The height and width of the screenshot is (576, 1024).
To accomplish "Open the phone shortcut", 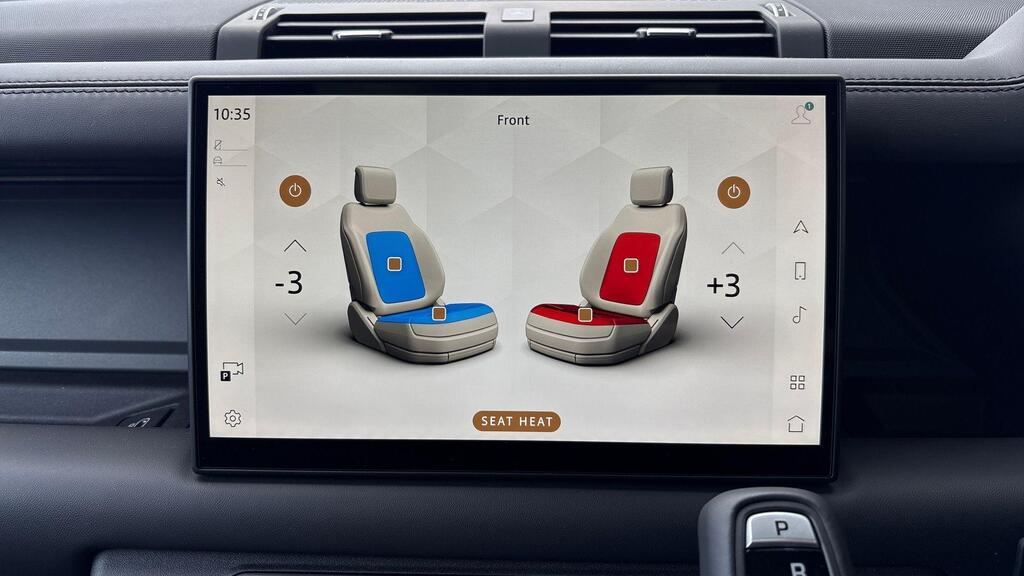I will pos(800,271).
